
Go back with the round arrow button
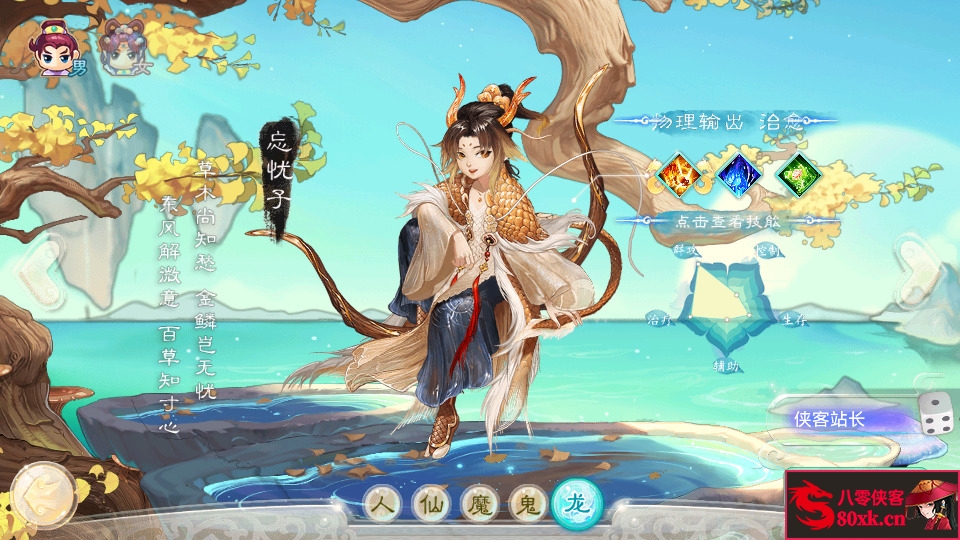pos(43,492)
